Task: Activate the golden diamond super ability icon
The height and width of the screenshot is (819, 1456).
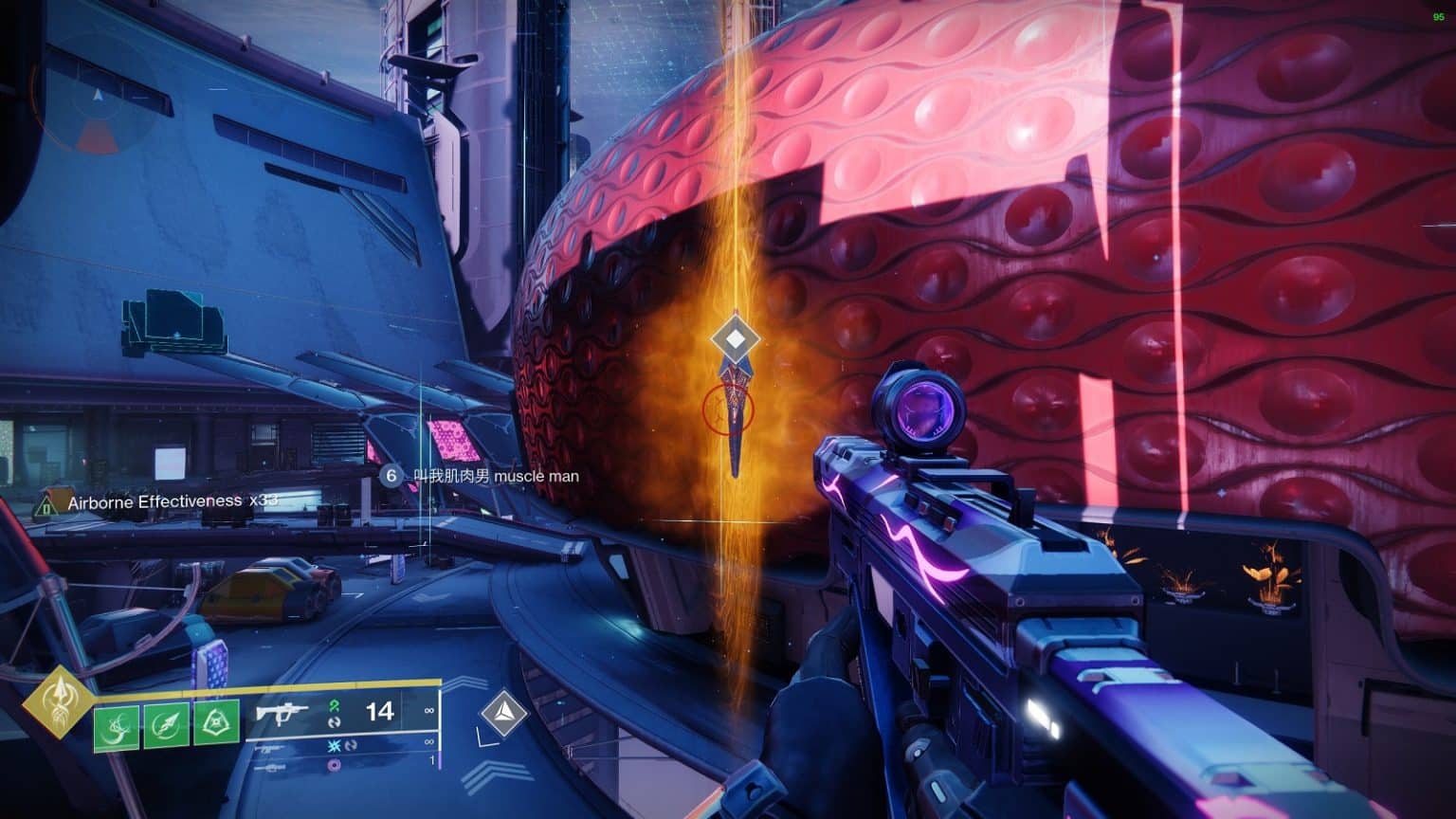Action: [58, 704]
